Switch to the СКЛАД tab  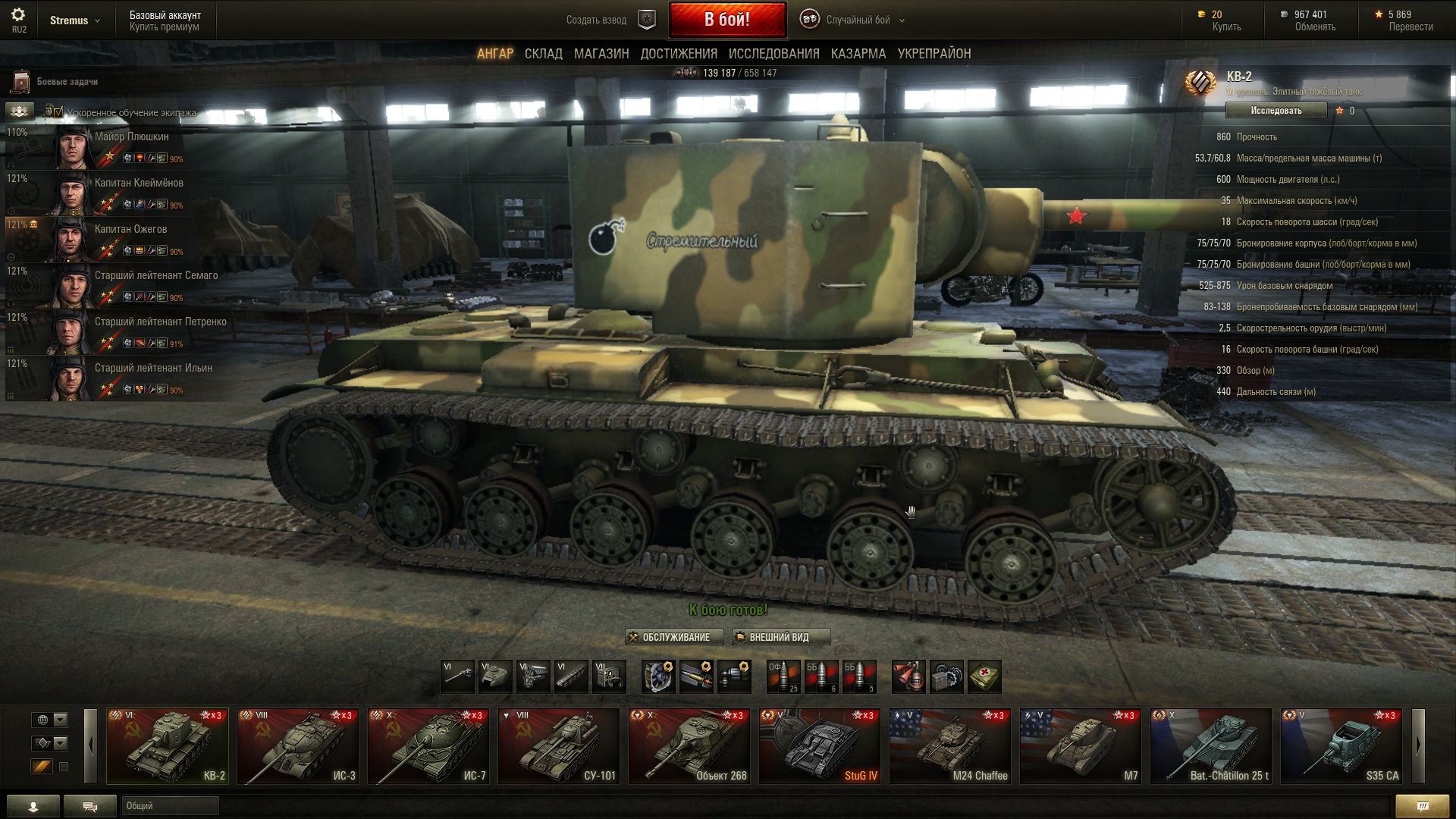pyautogui.click(x=543, y=54)
